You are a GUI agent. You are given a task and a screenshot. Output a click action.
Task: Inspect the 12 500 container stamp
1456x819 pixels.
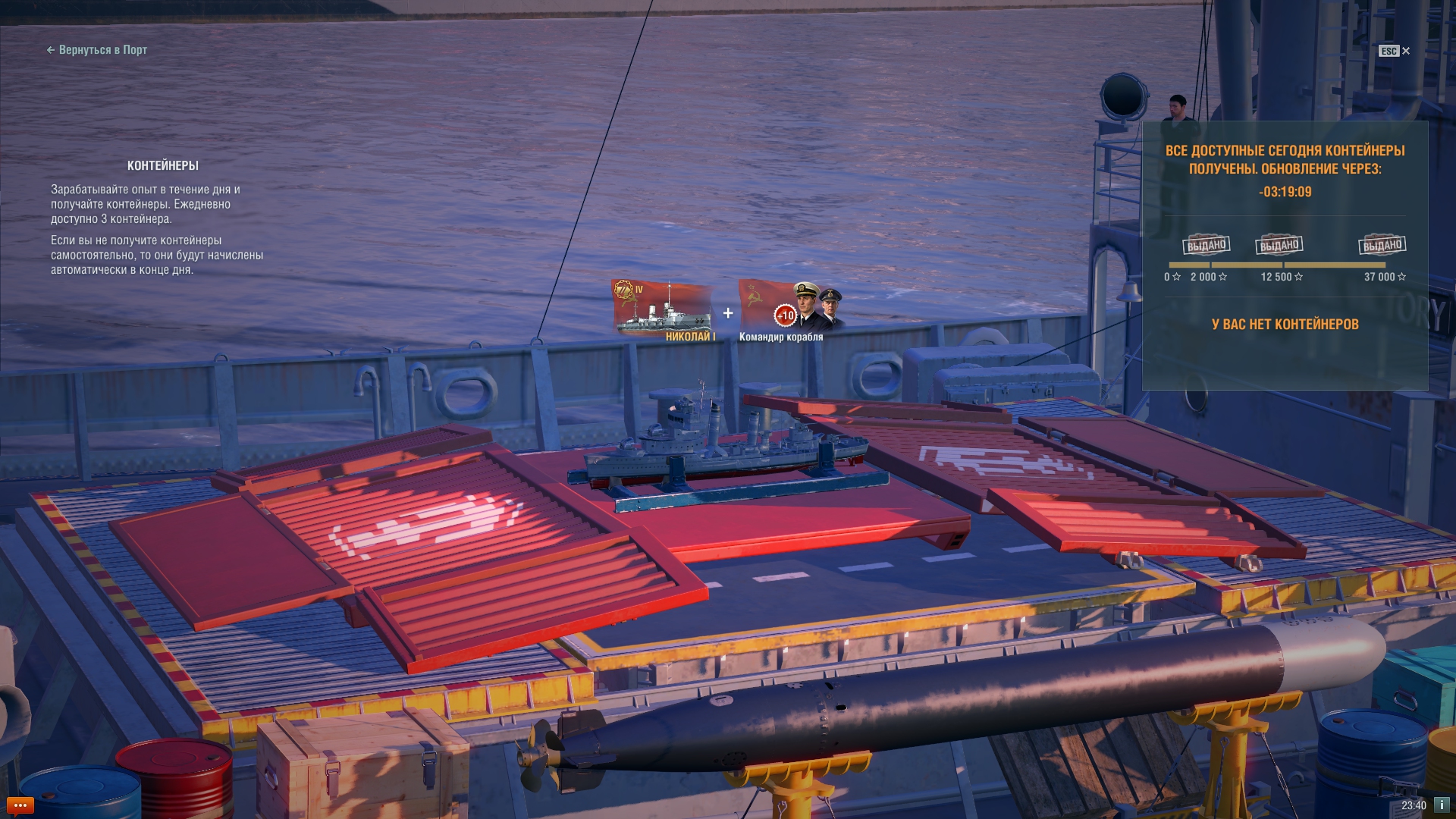[x=1280, y=245]
